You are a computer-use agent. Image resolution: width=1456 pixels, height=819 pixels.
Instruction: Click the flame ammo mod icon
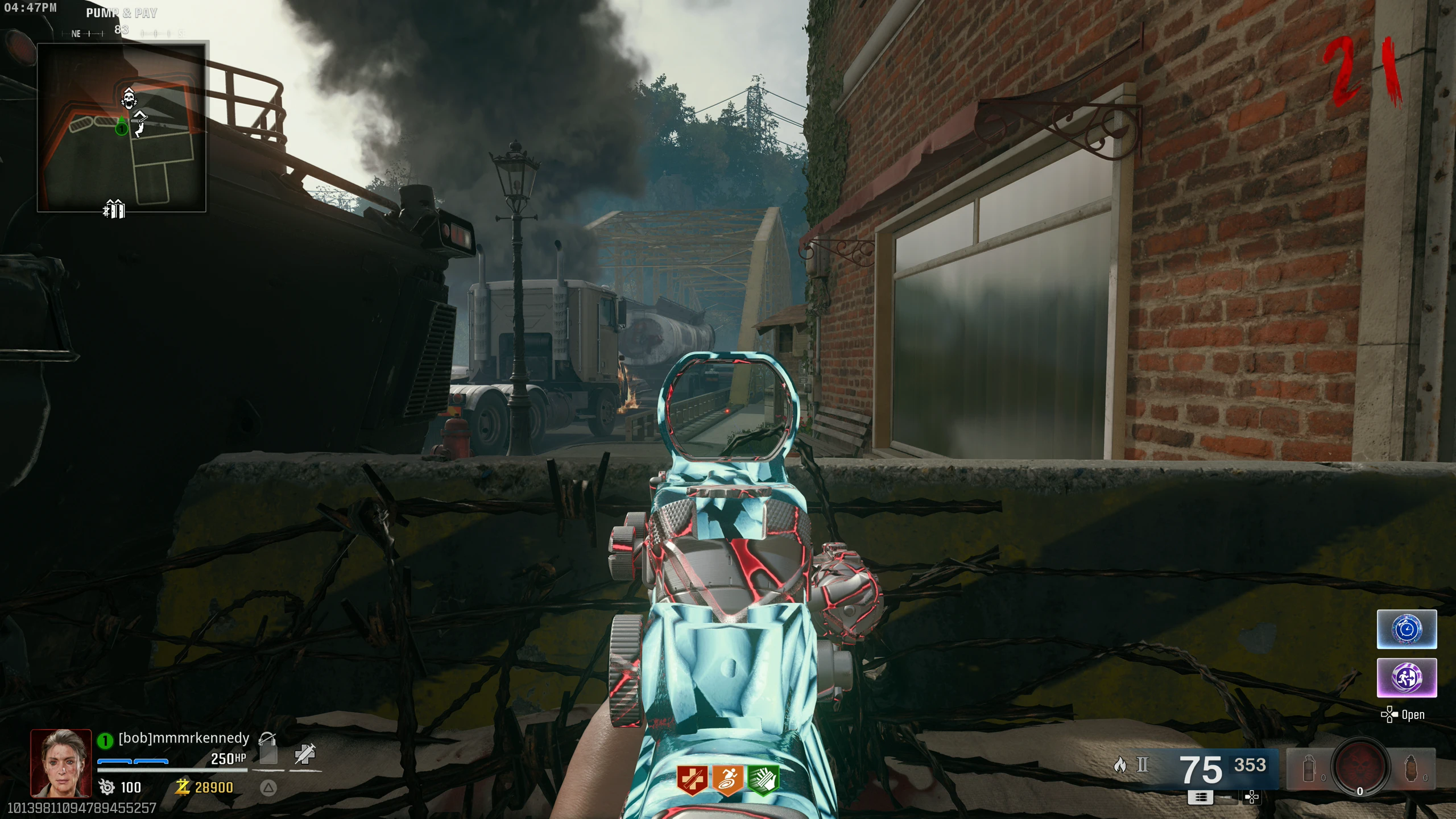tap(1120, 765)
